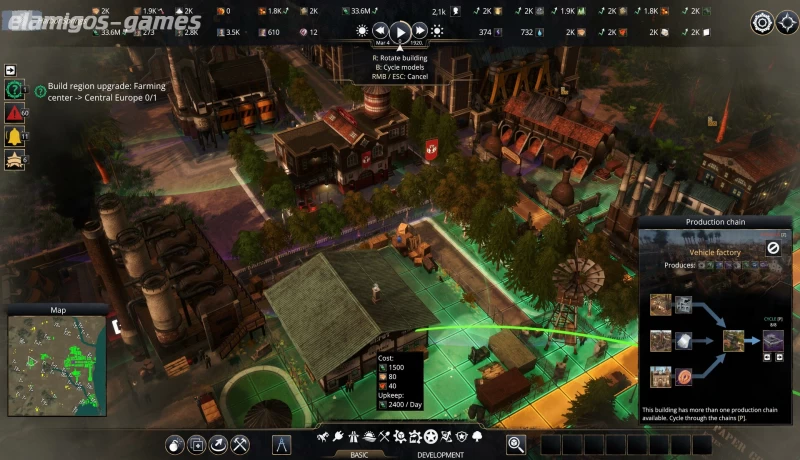Choose the tree category in build bar
The image size is (800, 460).
pos(476,437)
